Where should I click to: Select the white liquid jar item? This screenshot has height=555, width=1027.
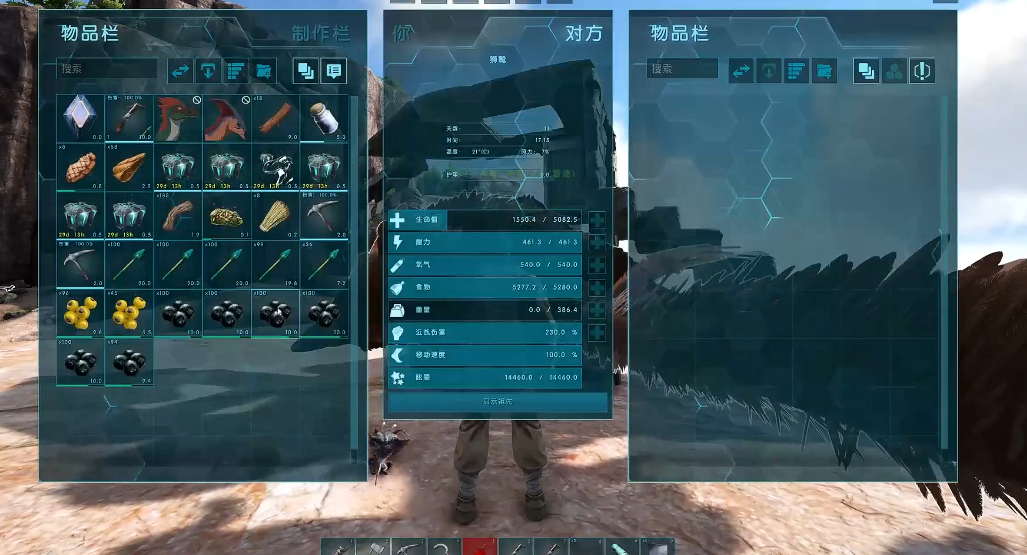coord(324,118)
